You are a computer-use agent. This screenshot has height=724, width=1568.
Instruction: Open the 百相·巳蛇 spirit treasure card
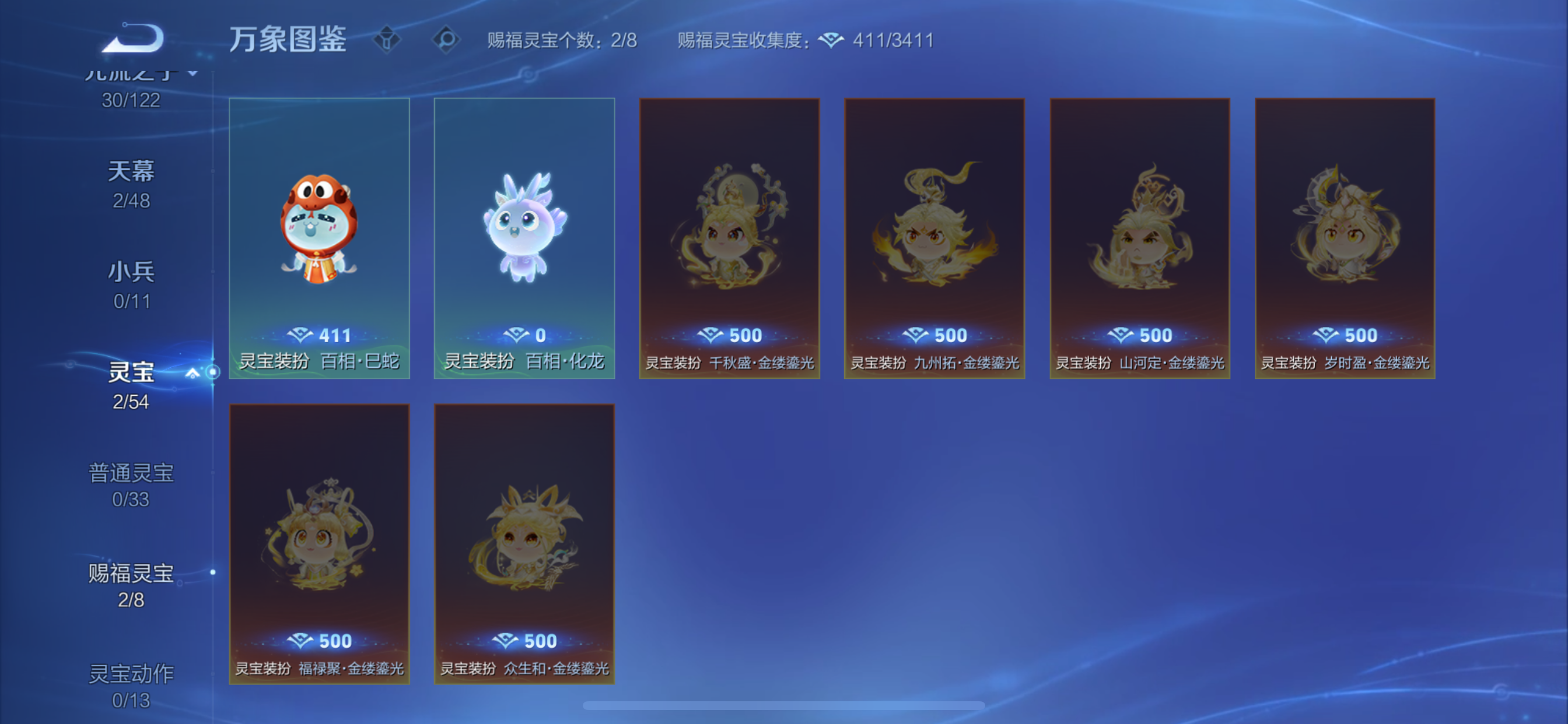320,237
